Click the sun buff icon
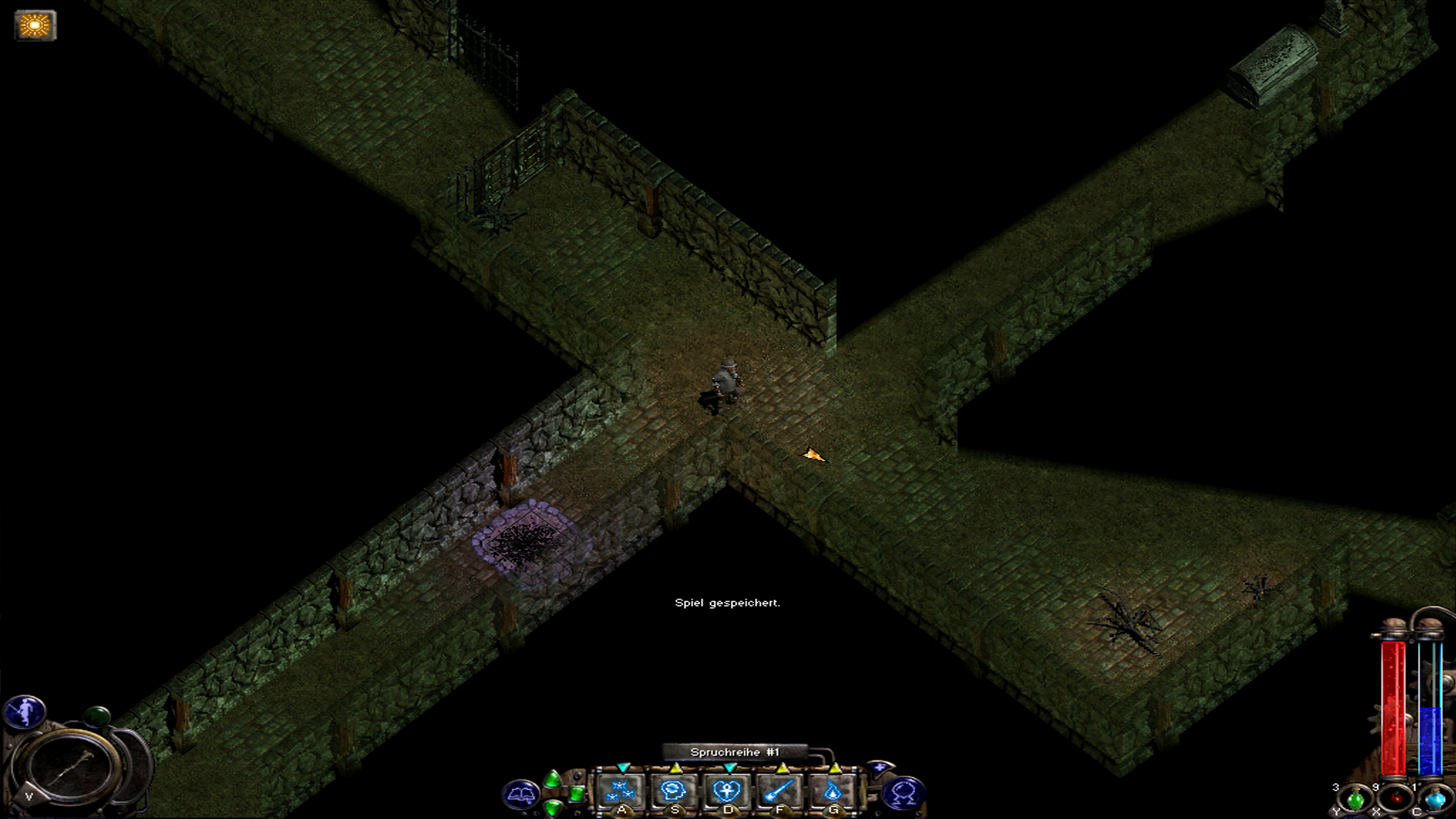This screenshot has height=819, width=1456. click(x=35, y=26)
